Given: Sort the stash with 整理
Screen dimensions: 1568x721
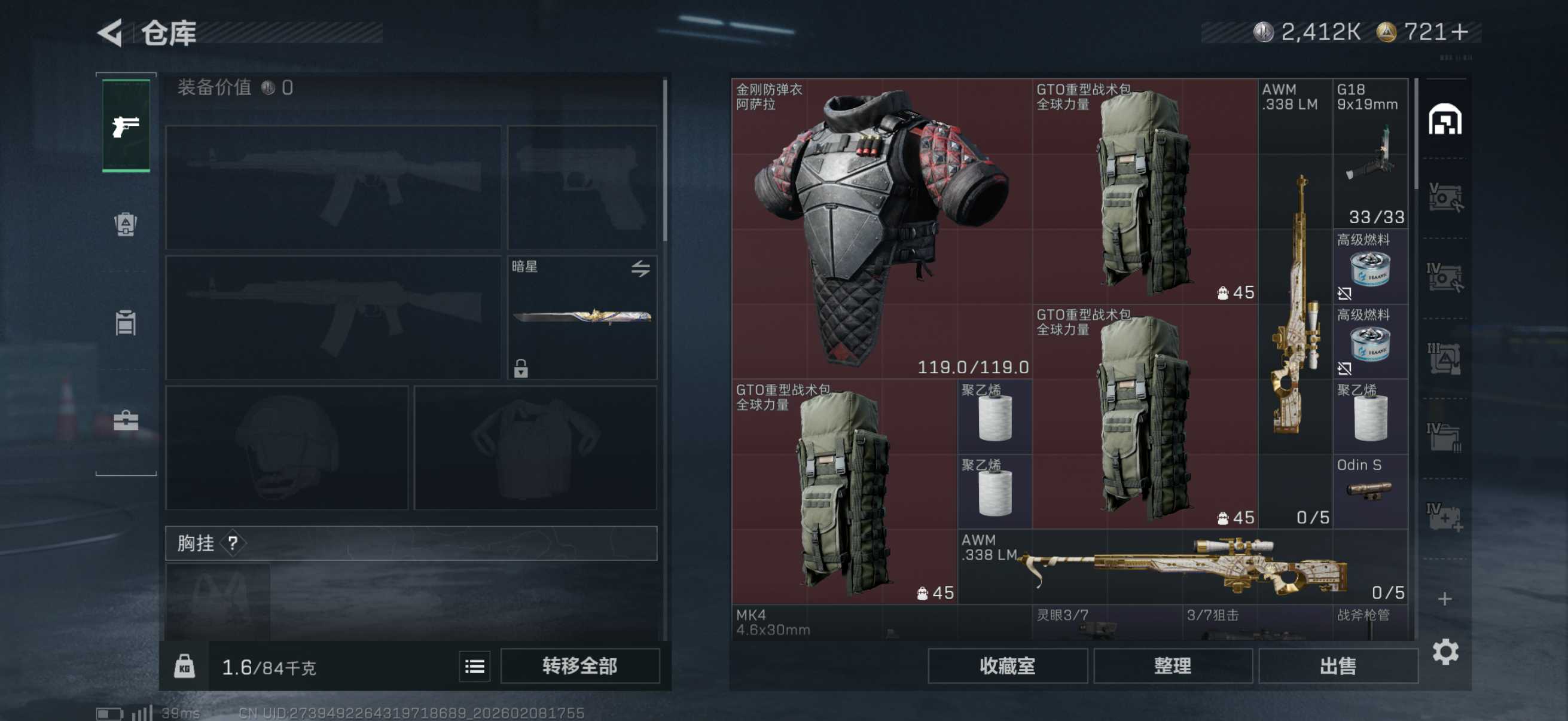Looking at the screenshot, I should [1172, 666].
